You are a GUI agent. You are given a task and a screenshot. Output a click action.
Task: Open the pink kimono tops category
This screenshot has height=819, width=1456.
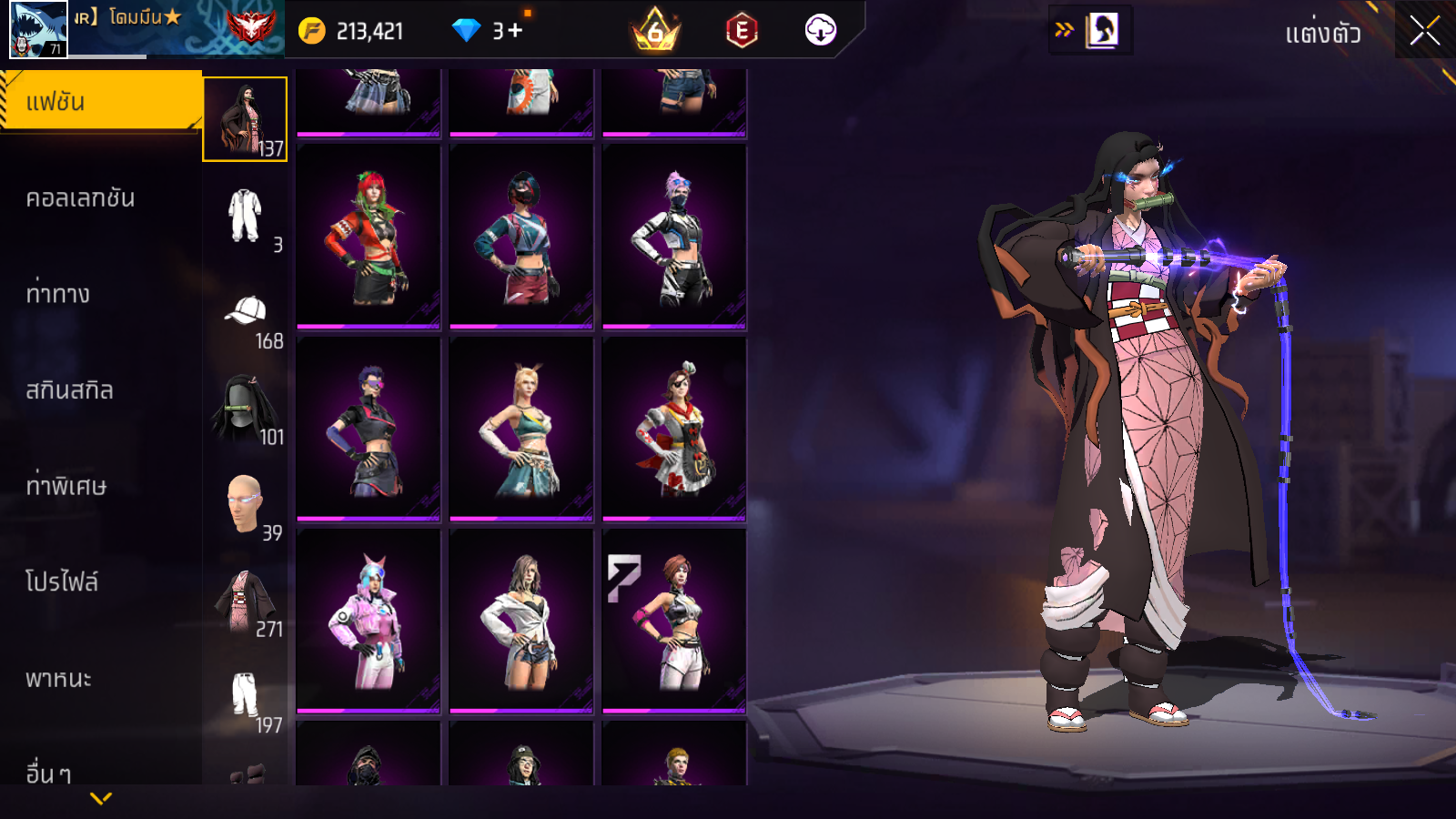click(245, 601)
